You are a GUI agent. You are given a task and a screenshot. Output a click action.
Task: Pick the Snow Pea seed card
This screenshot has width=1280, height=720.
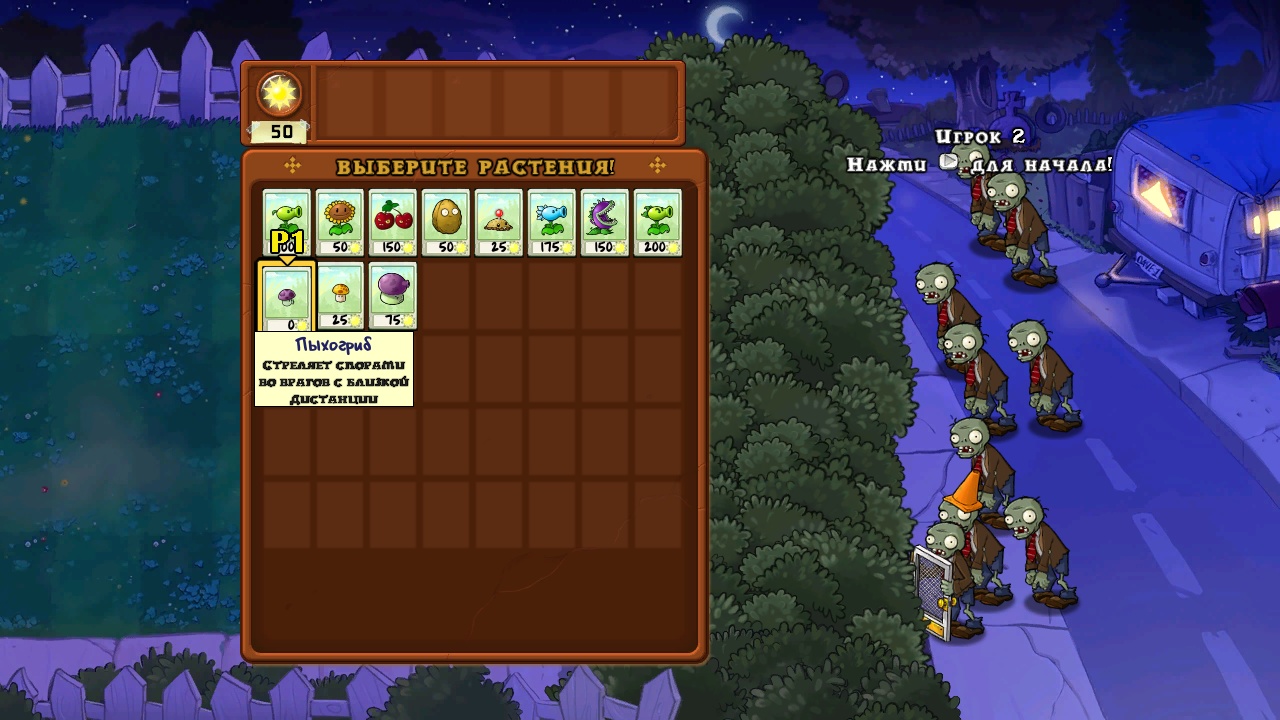pos(552,221)
